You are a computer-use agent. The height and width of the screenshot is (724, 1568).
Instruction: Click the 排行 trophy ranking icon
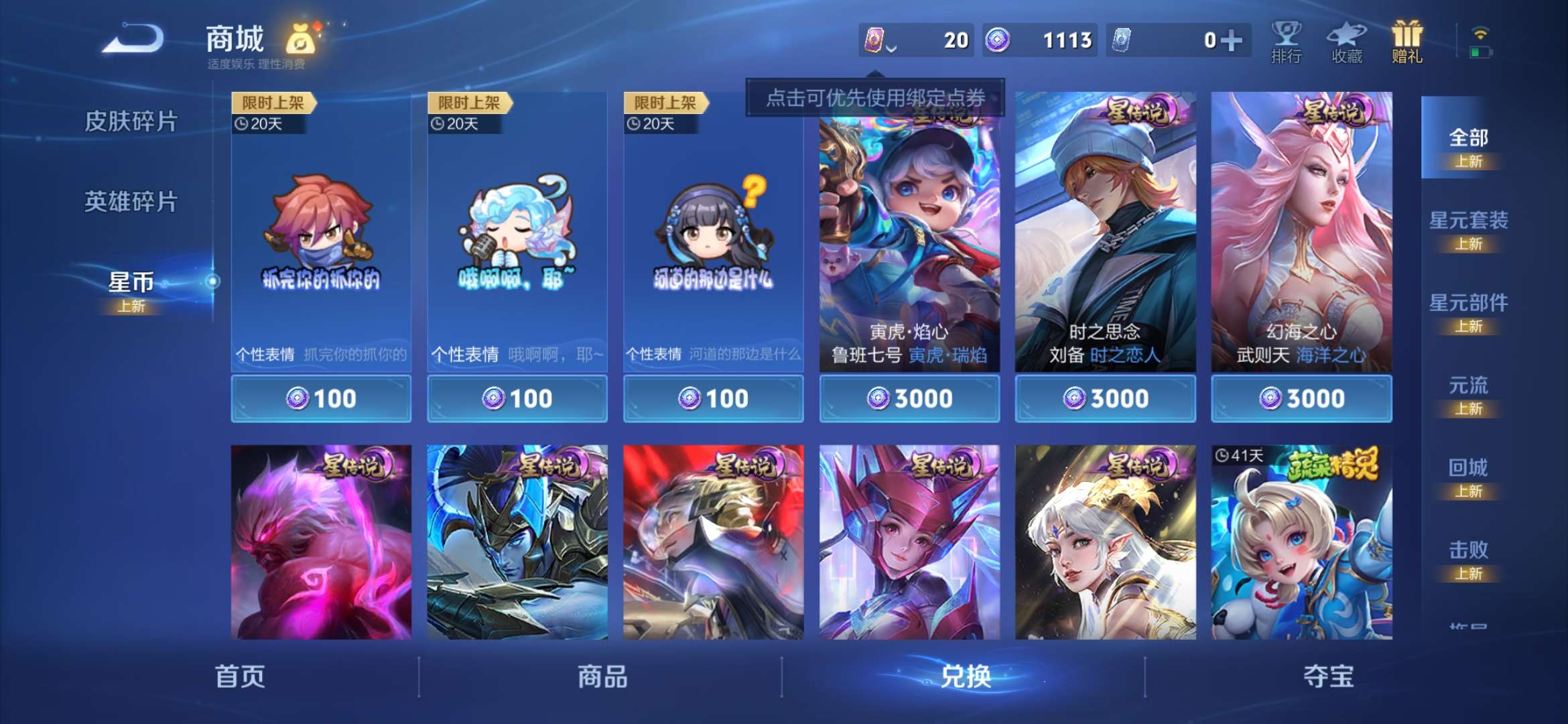point(1285,42)
